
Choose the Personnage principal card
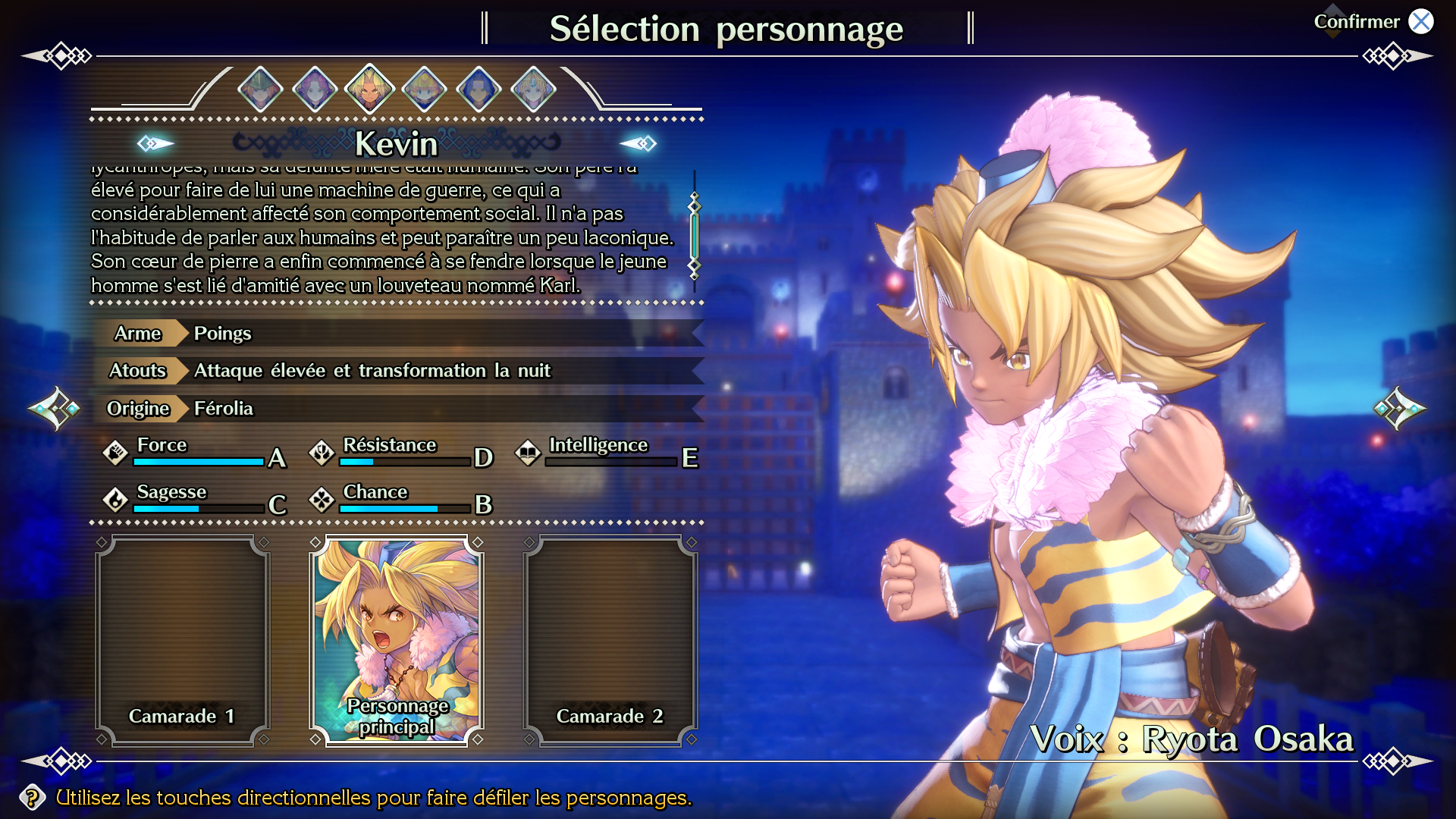click(x=397, y=641)
